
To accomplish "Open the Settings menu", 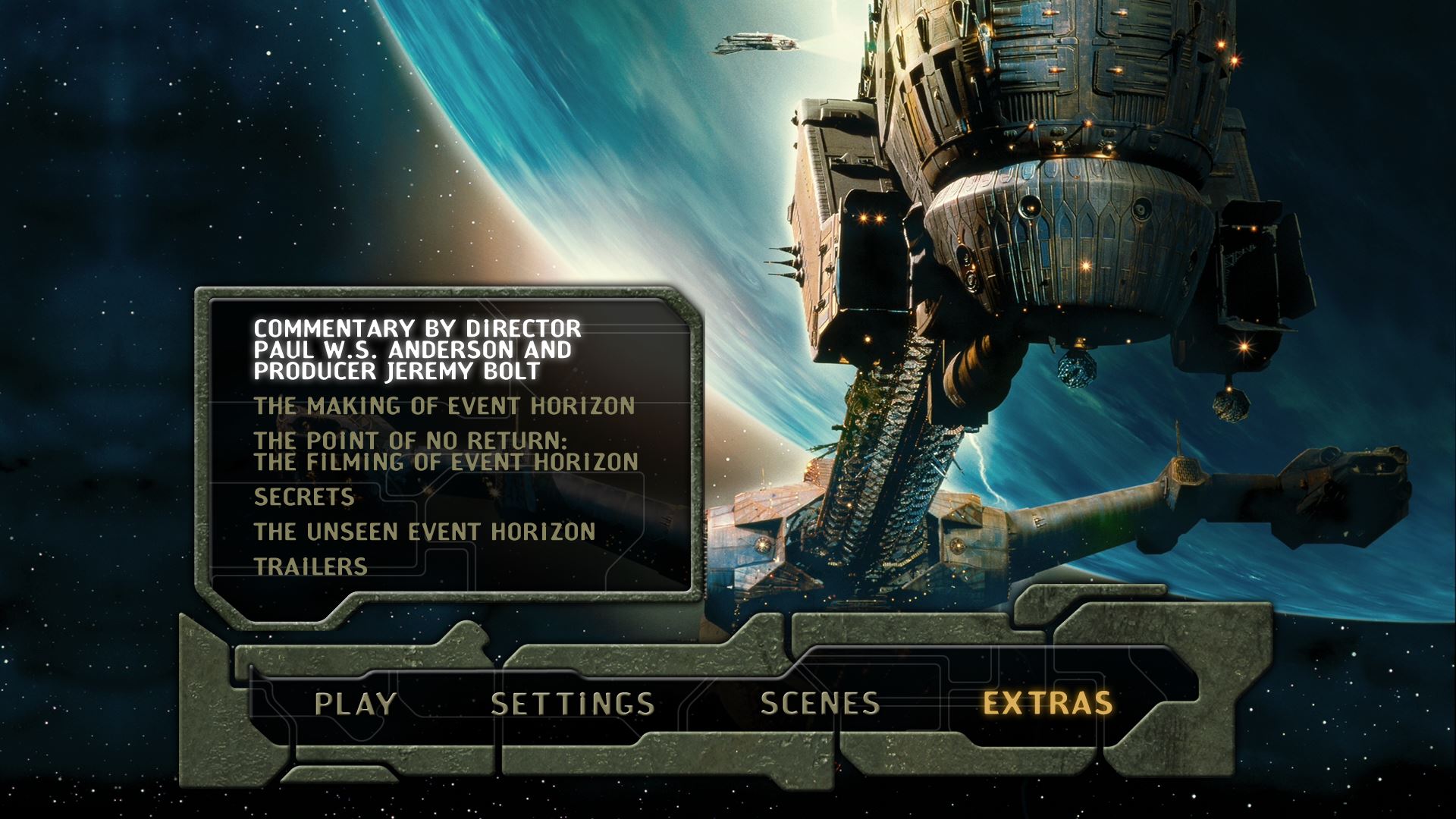I will [x=573, y=704].
